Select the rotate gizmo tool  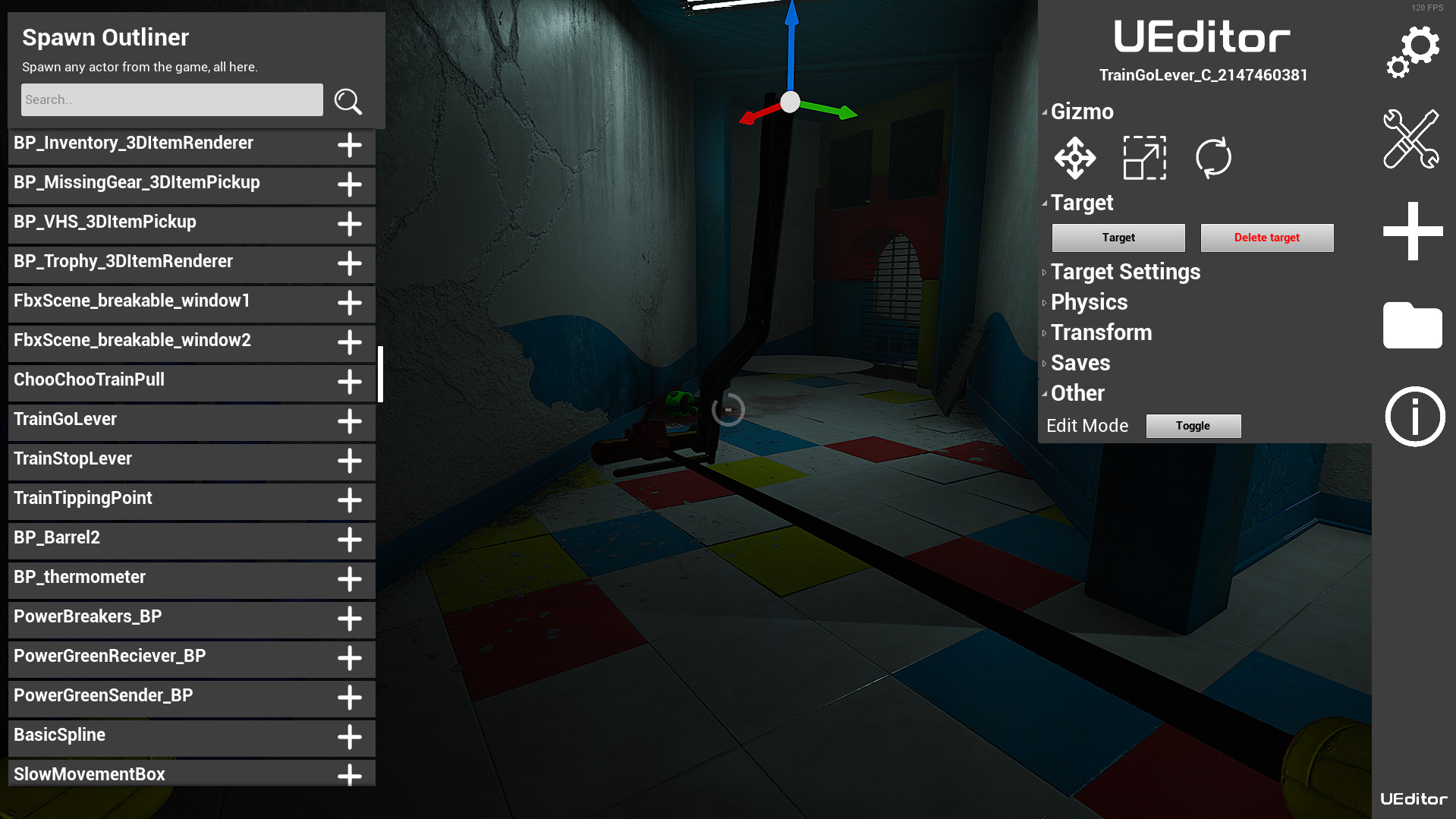pos(1212,158)
